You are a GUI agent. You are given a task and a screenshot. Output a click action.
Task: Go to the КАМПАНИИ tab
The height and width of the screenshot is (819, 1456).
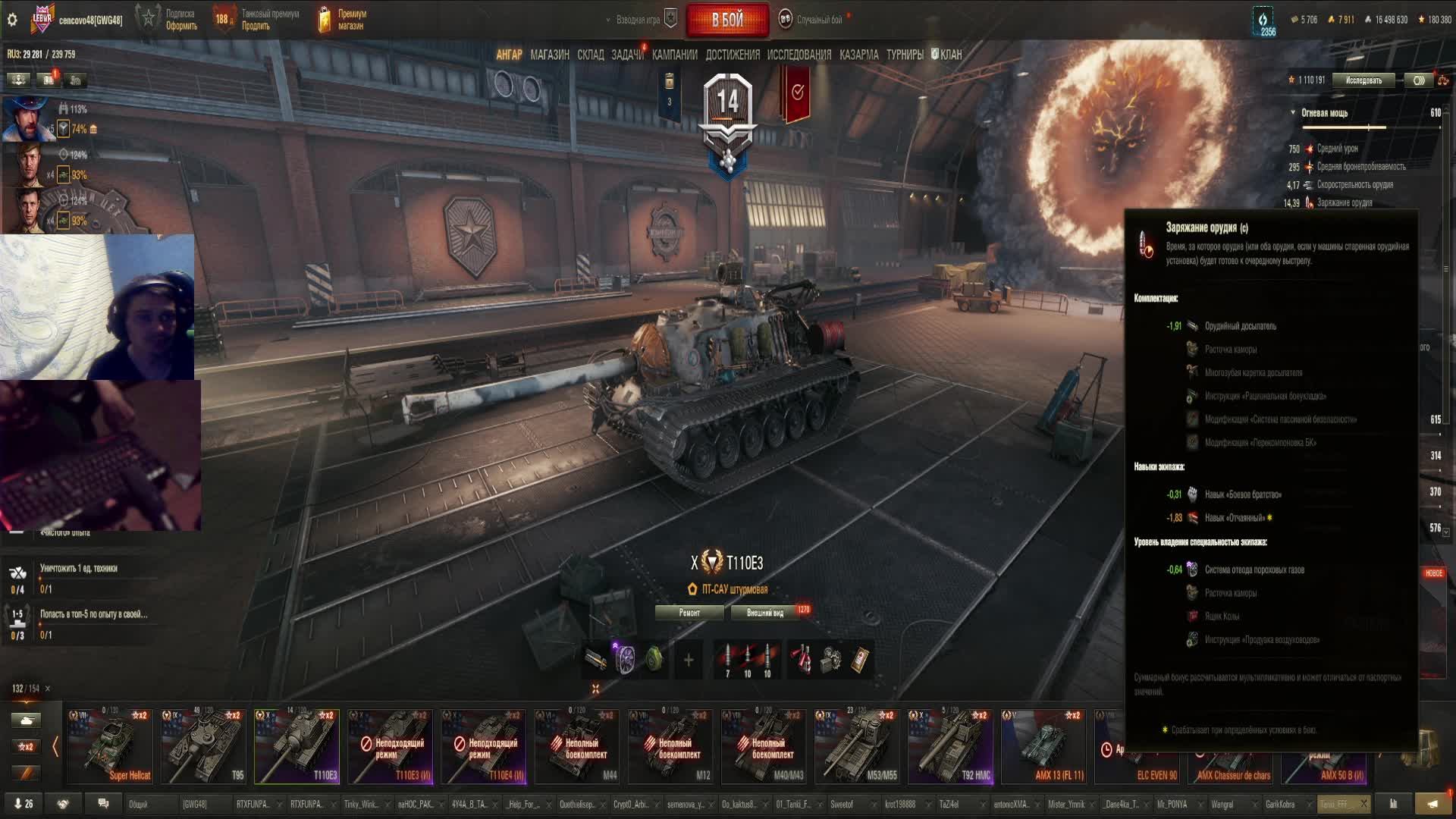(674, 55)
